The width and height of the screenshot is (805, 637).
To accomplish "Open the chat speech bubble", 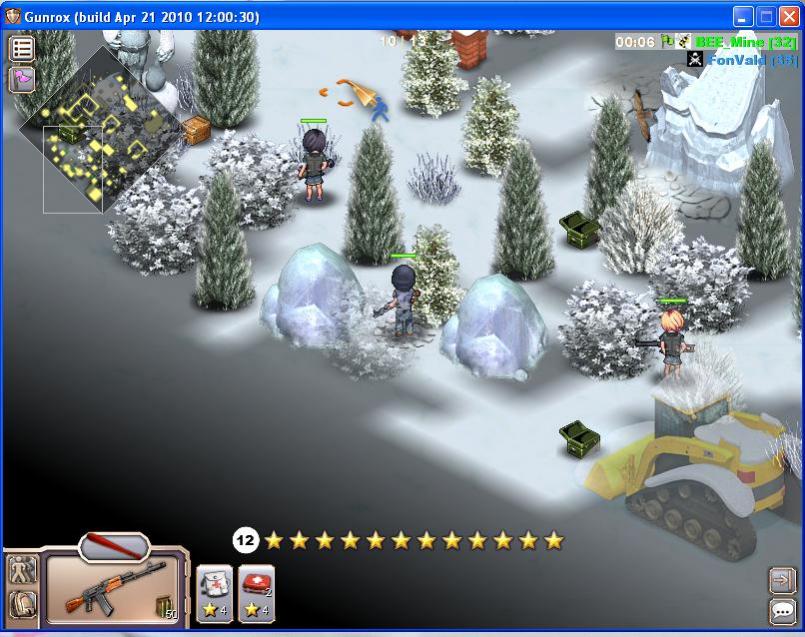I will tap(781, 611).
